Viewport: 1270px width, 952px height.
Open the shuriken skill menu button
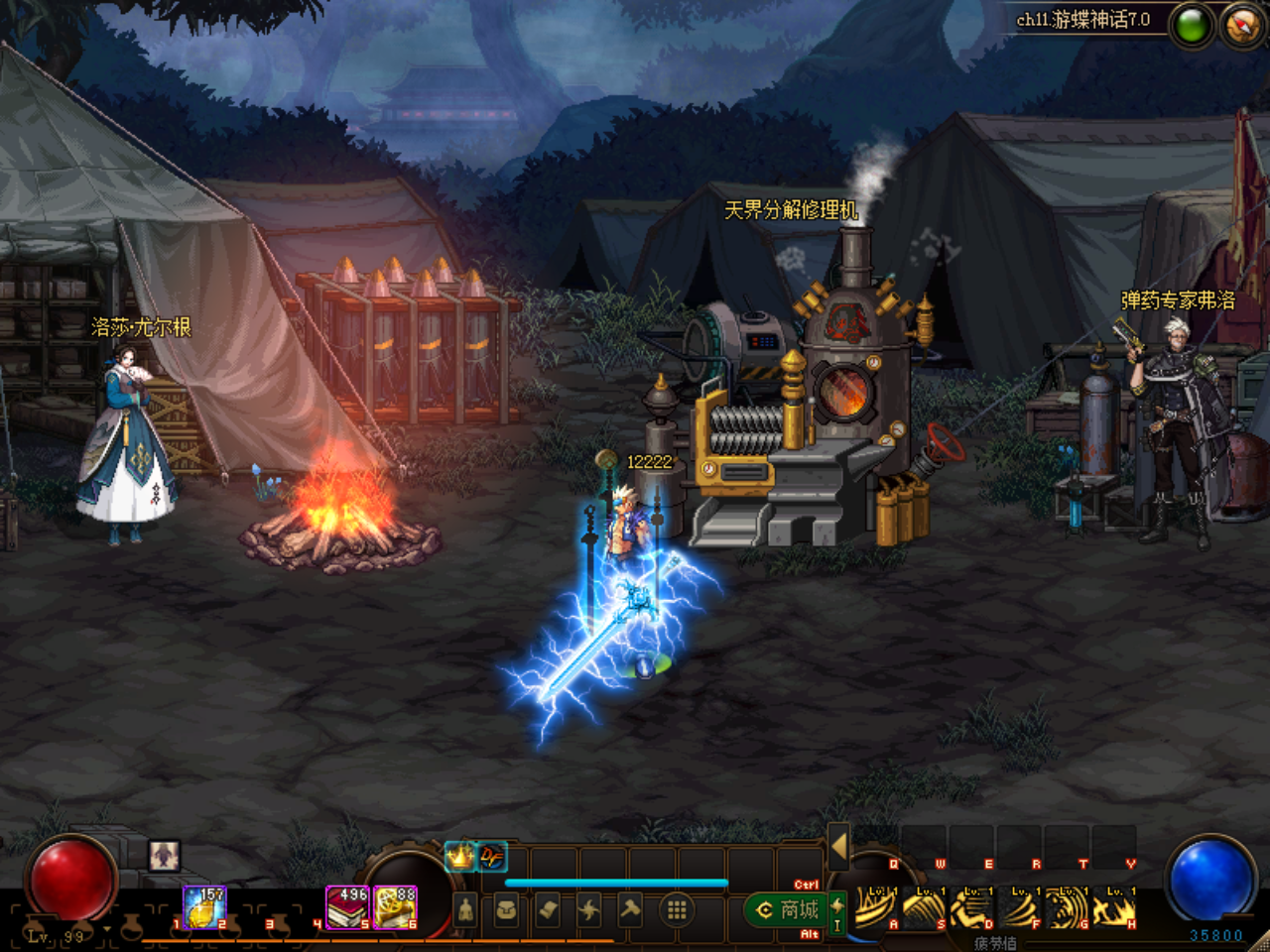coord(589,909)
